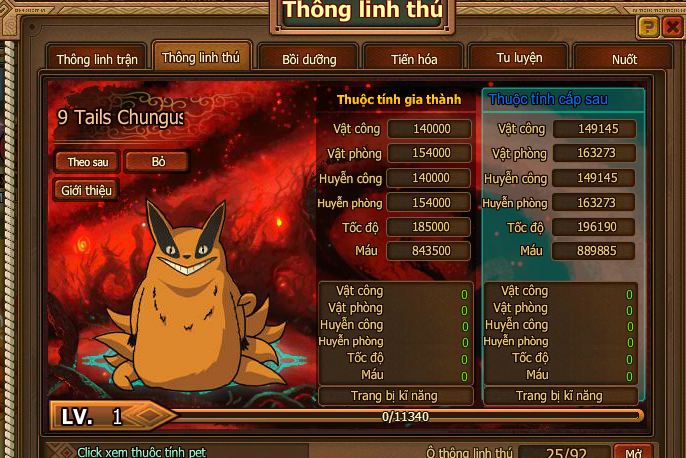Show the Tu luyện tab
The height and width of the screenshot is (458, 686).
click(x=521, y=58)
